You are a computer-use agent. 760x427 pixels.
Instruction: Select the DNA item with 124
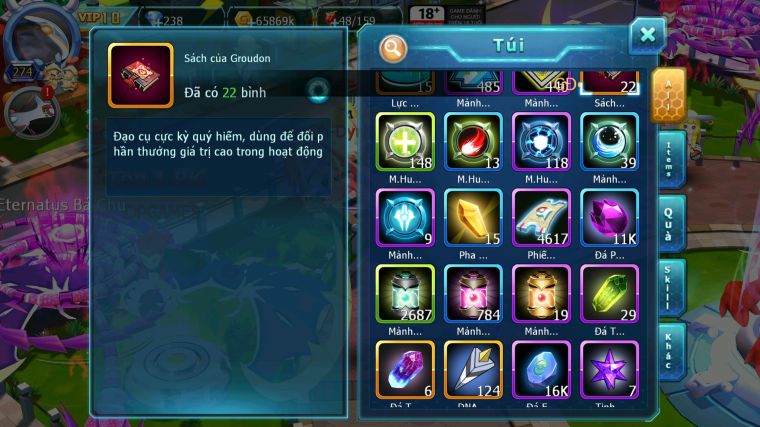473,370
